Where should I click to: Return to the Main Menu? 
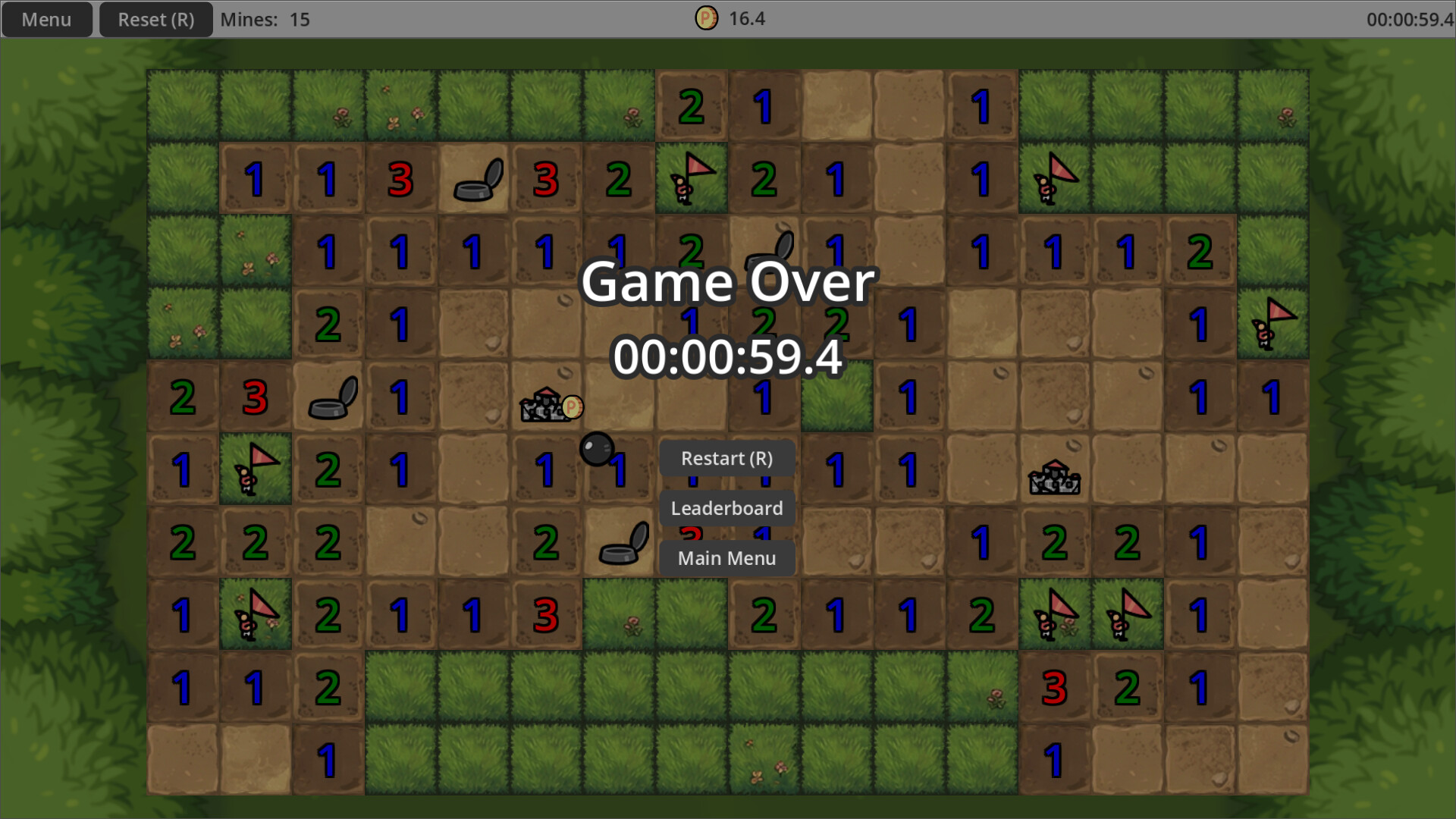point(727,558)
